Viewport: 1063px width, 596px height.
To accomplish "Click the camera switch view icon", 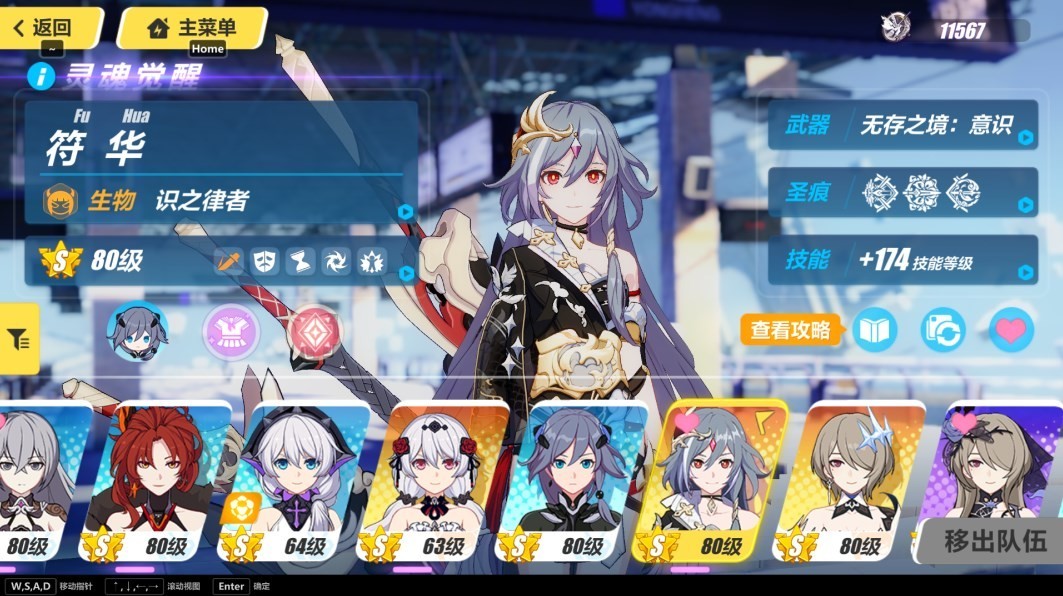I will pos(942,330).
